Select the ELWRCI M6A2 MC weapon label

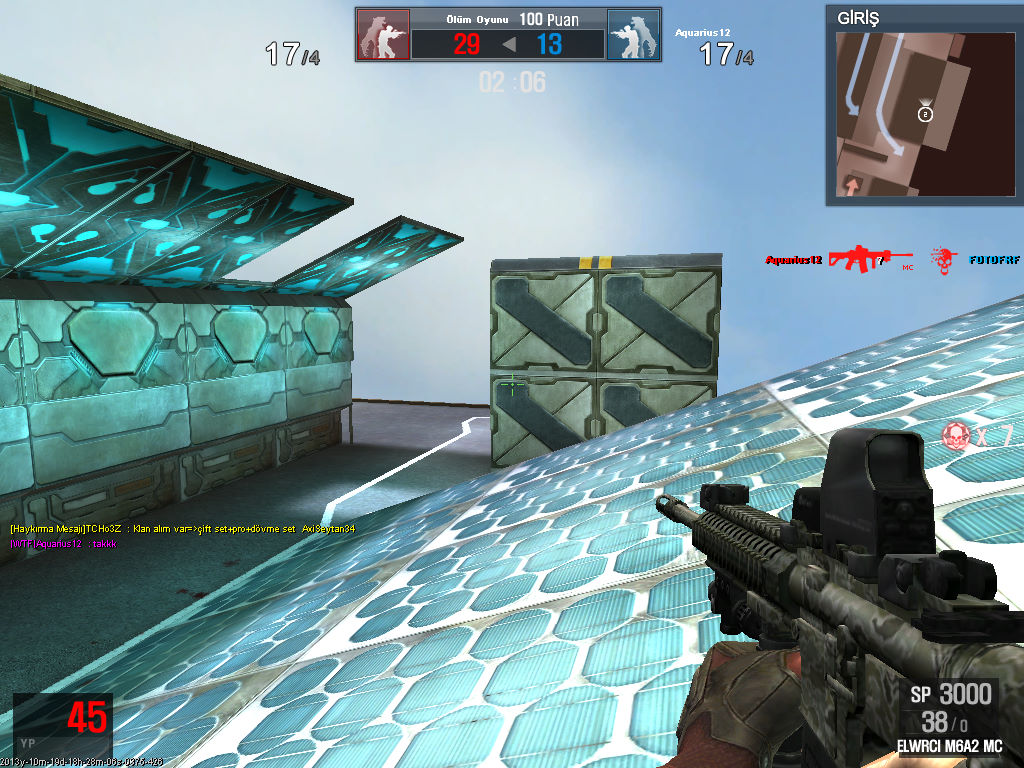pyautogui.click(x=949, y=746)
